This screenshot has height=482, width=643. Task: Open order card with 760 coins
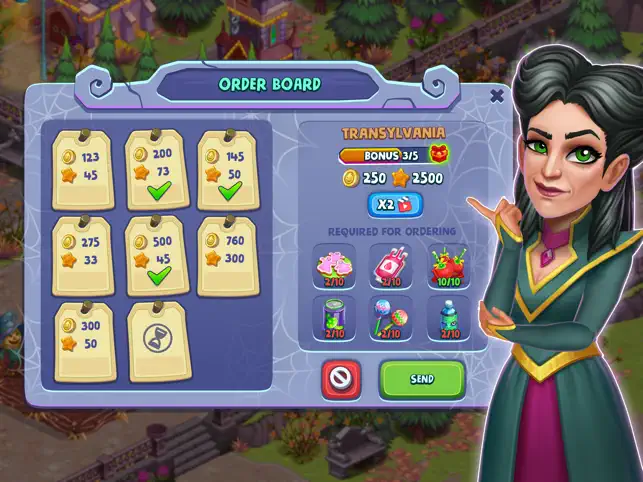230,255
